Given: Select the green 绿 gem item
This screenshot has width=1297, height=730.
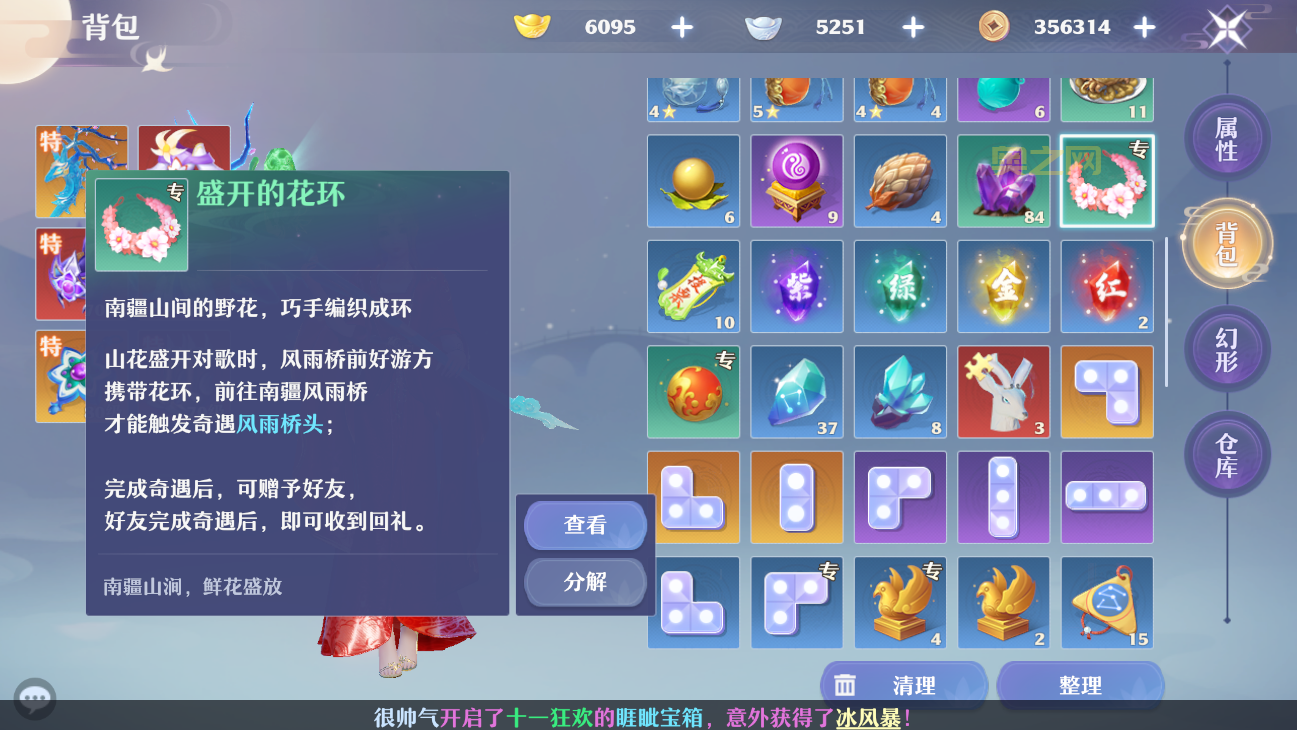Looking at the screenshot, I should click(x=900, y=286).
